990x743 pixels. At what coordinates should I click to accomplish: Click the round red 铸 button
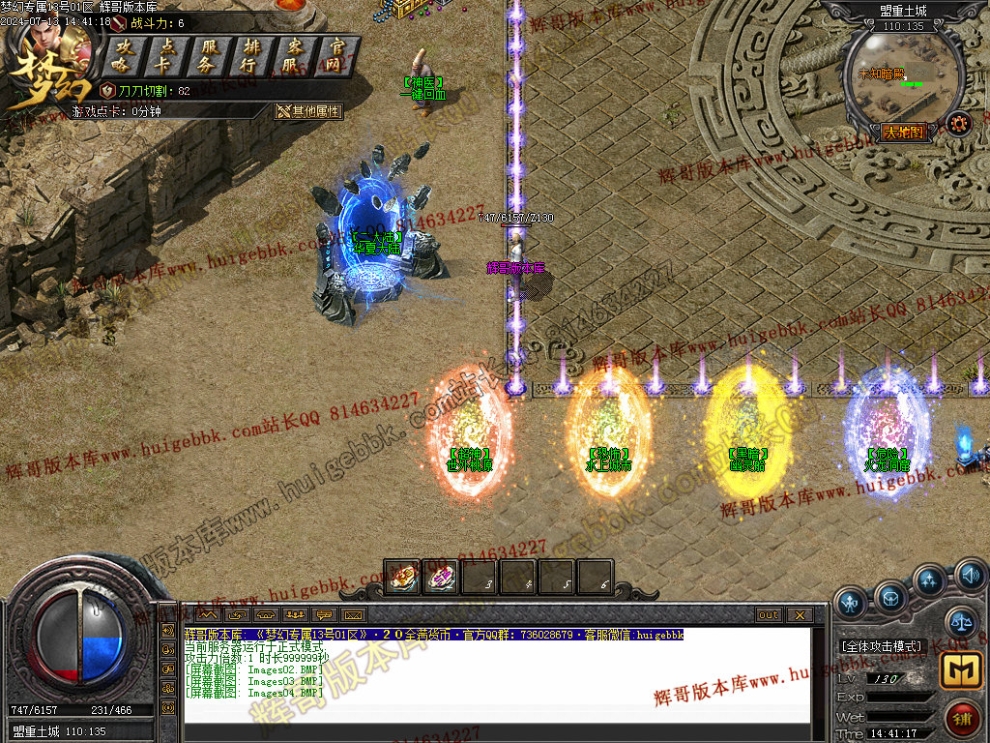click(963, 717)
